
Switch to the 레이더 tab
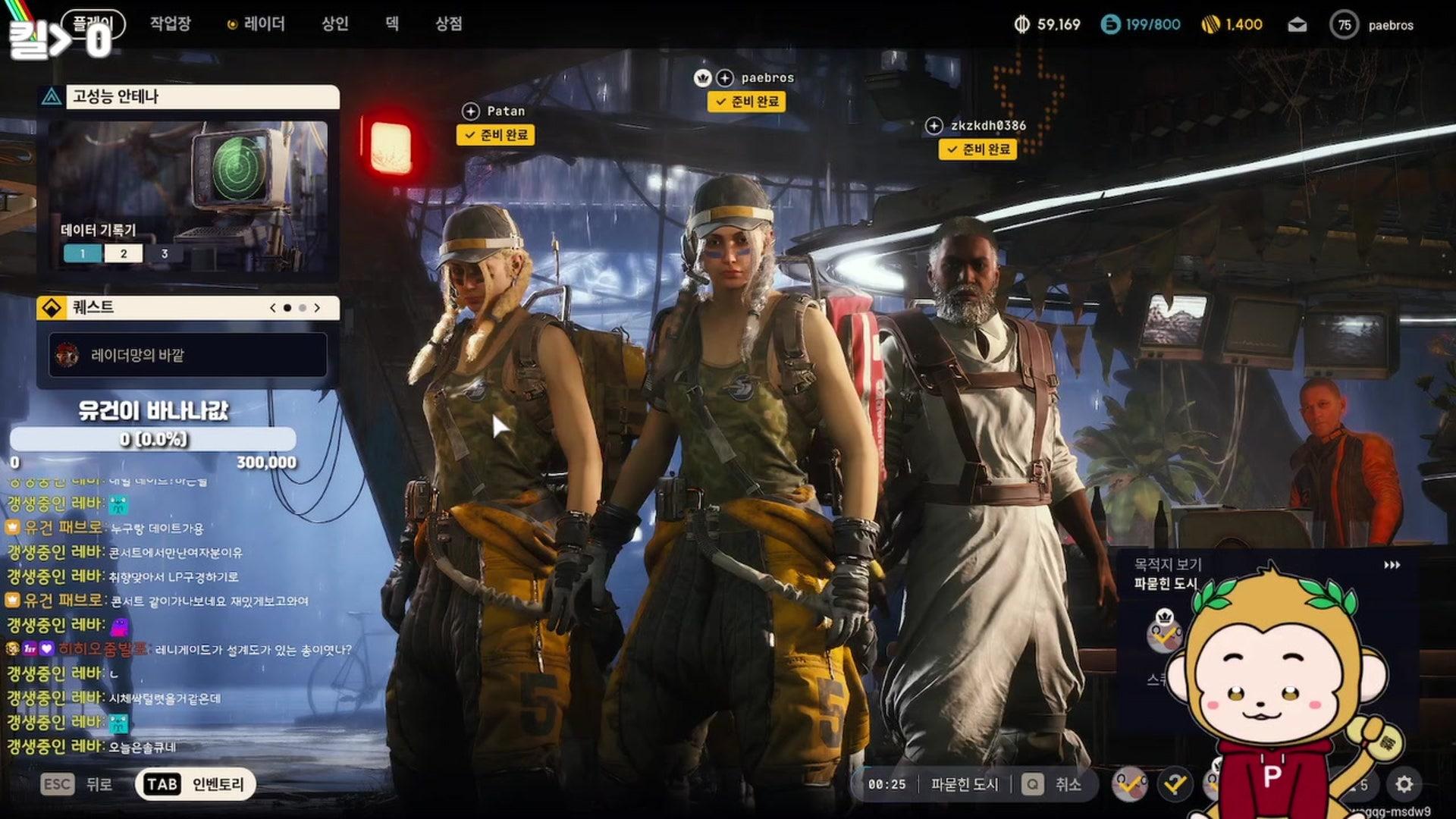pos(256,24)
